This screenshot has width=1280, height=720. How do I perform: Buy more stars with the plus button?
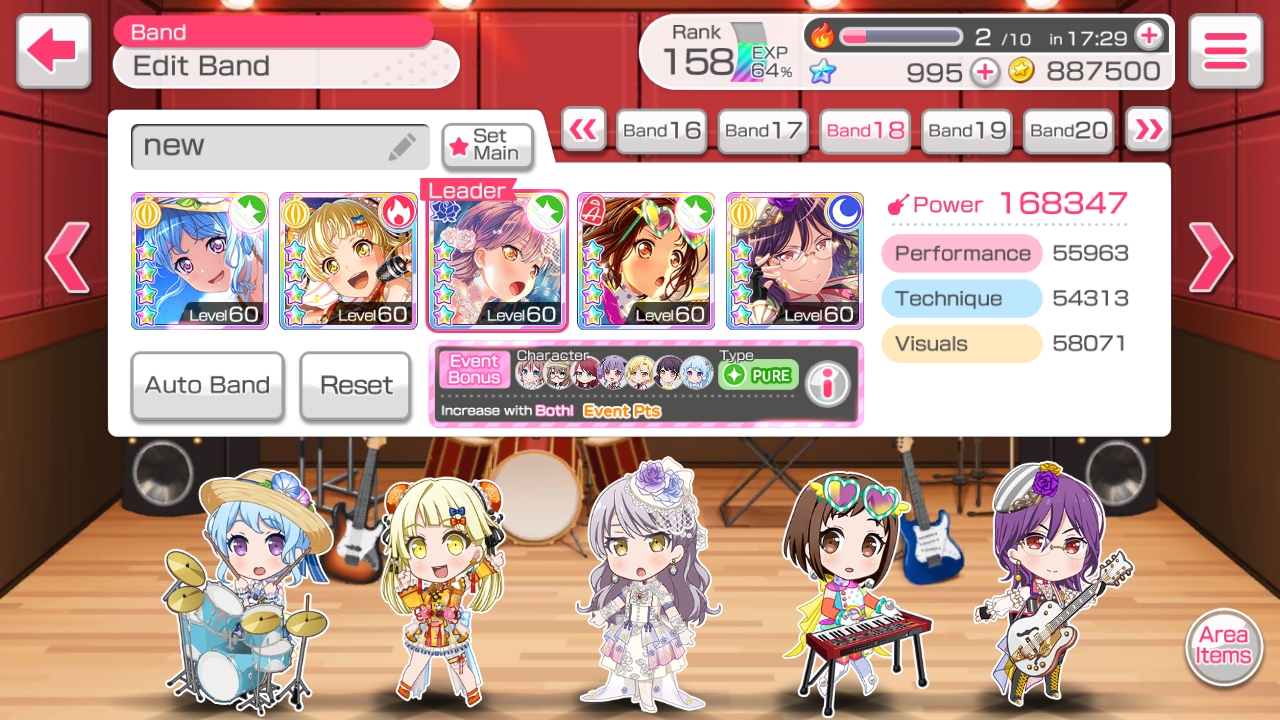985,72
